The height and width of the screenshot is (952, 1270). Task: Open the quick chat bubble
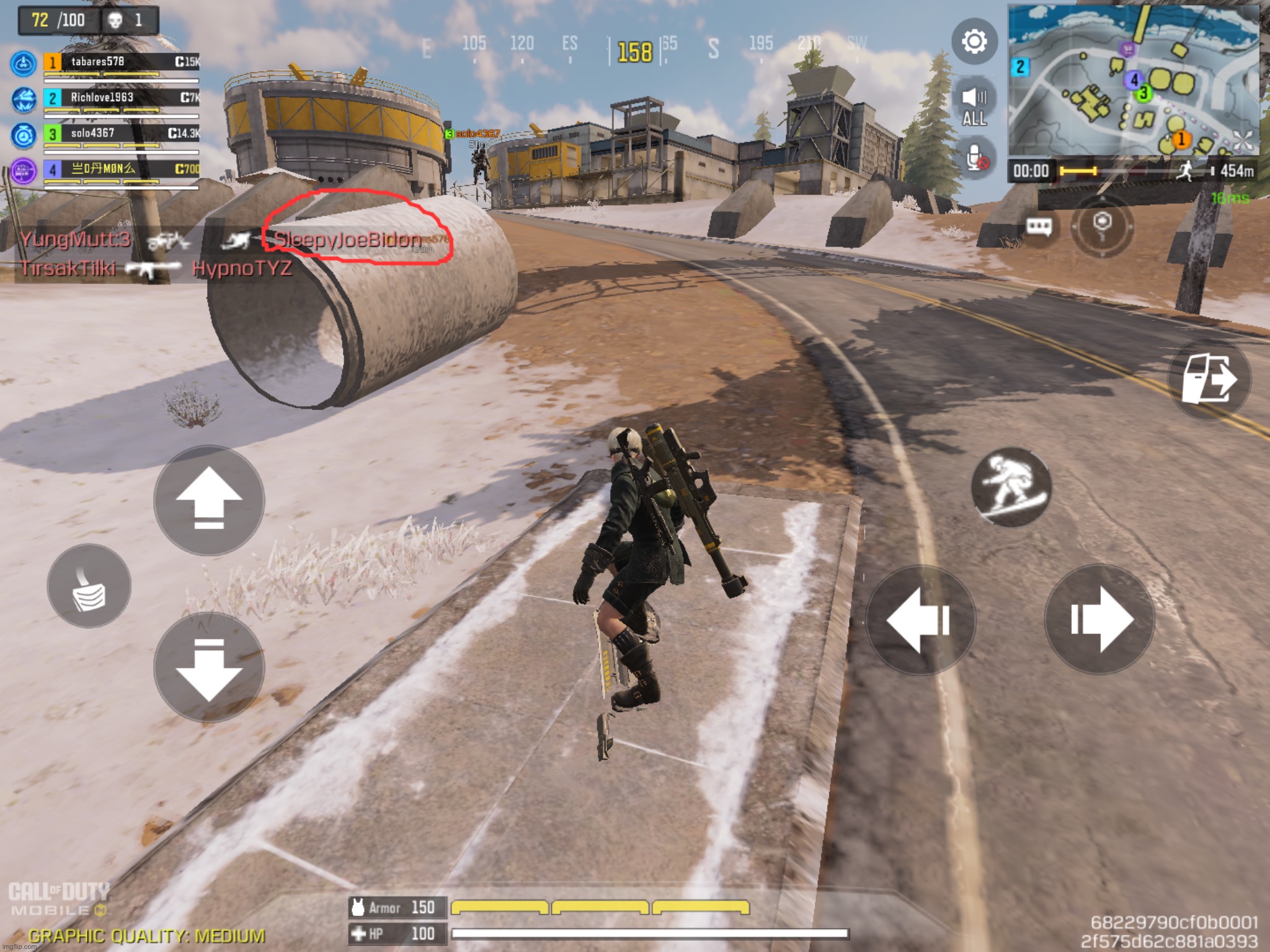(1039, 226)
